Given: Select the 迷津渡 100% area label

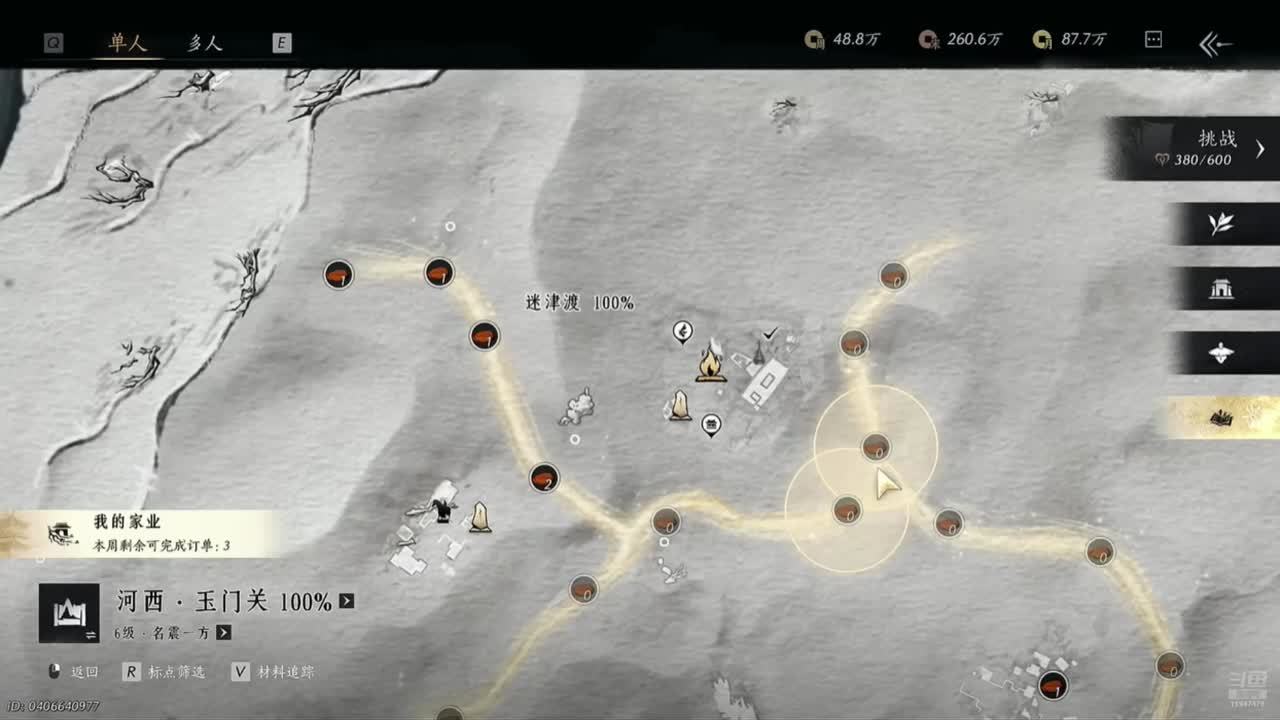Looking at the screenshot, I should point(579,302).
